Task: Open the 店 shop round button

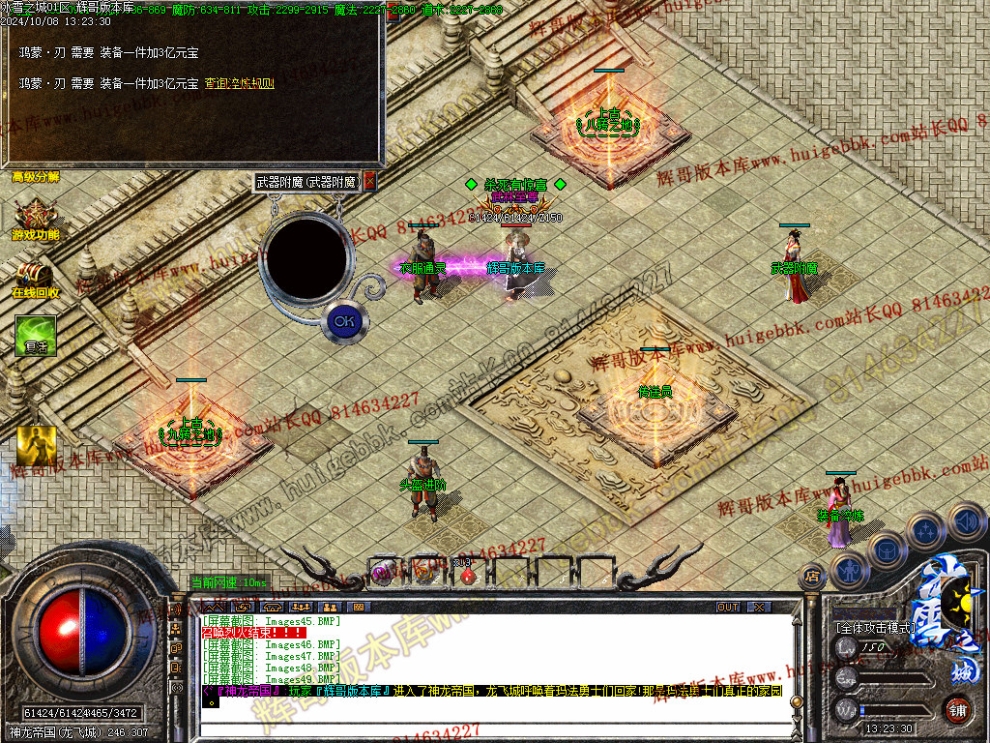Action: click(812, 575)
